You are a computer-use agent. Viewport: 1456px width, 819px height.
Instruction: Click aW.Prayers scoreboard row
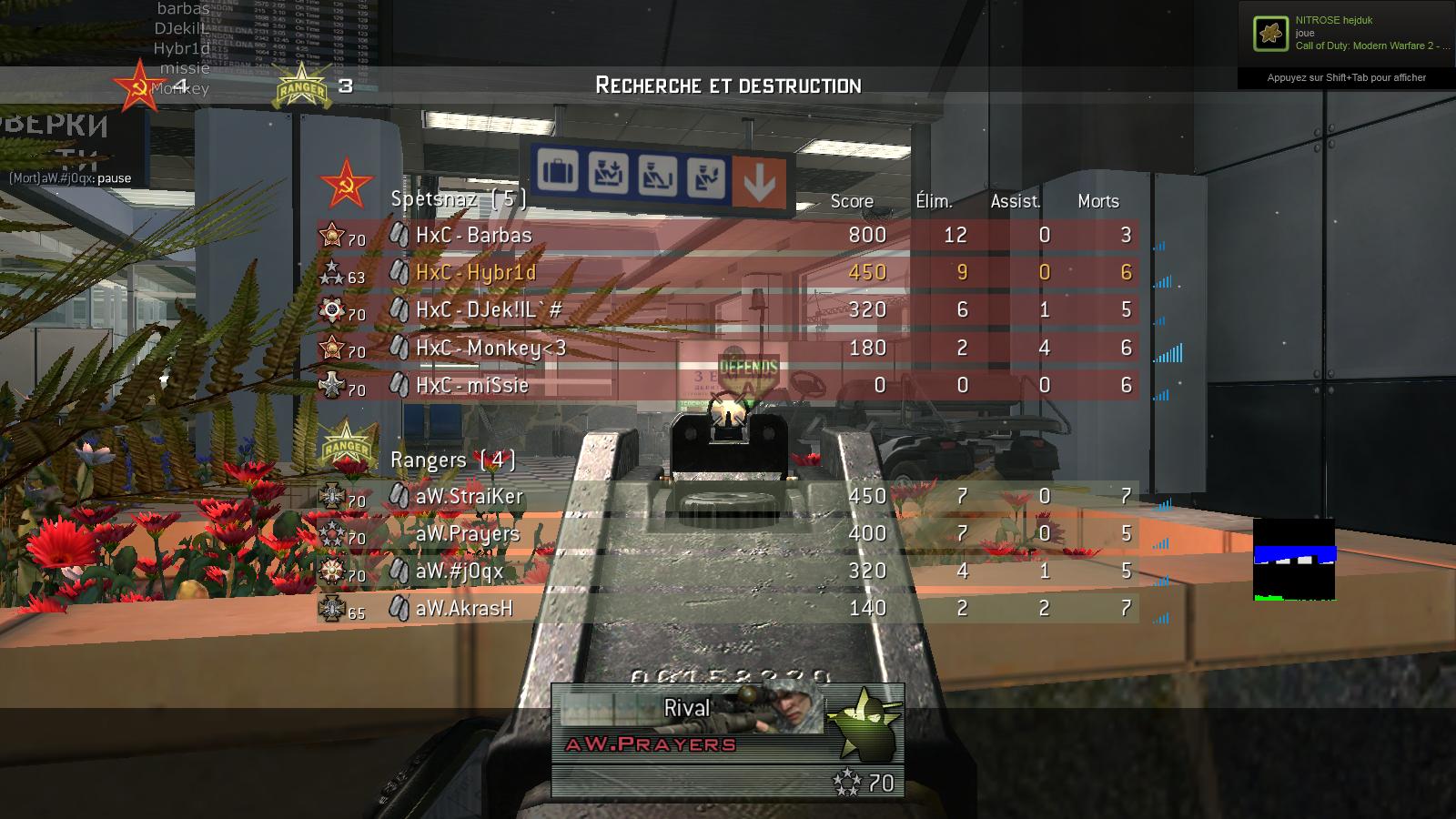coord(728,533)
